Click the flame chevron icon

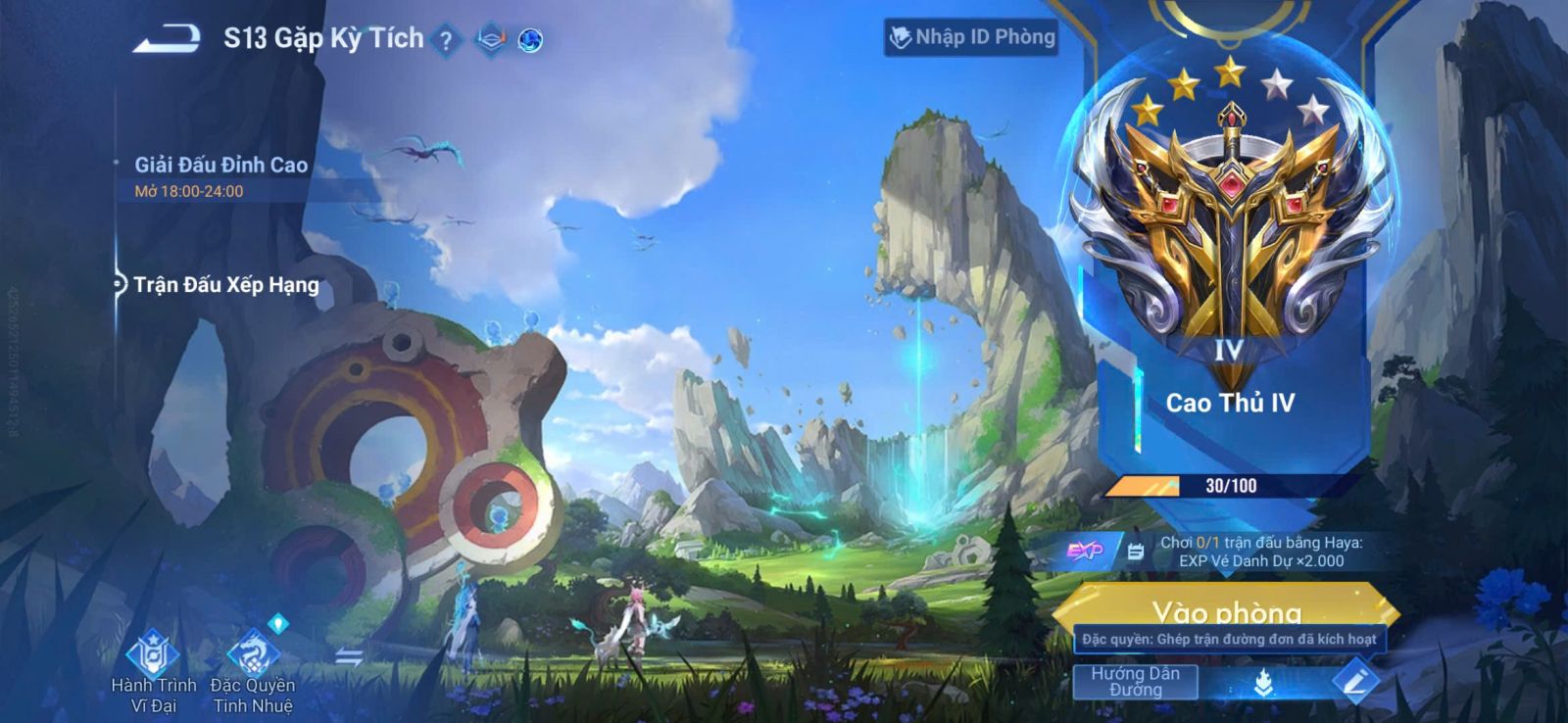pyautogui.click(x=1263, y=682)
